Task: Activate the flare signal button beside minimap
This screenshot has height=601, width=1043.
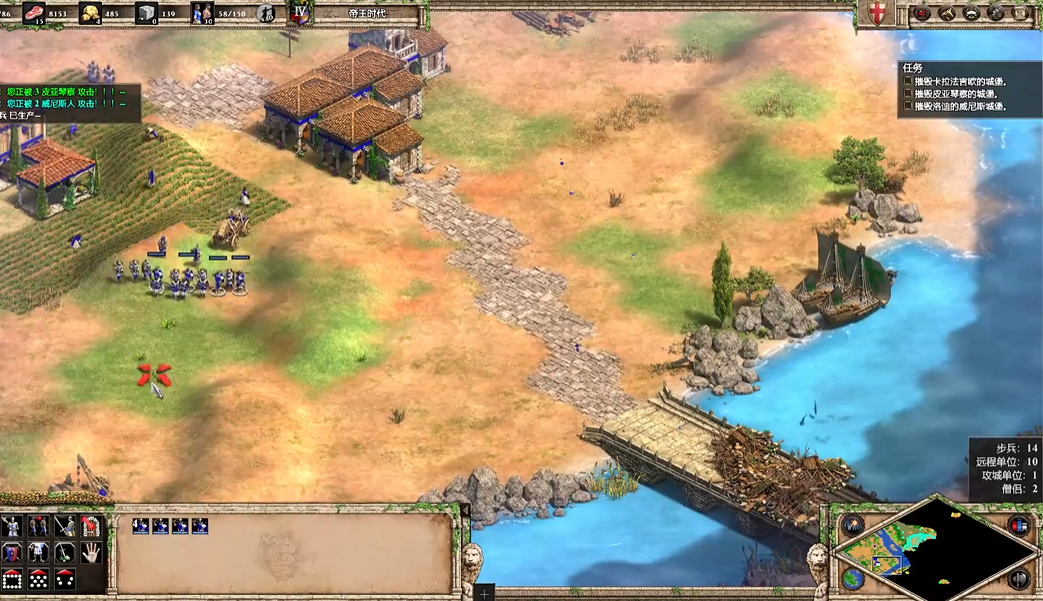Action: click(x=853, y=526)
